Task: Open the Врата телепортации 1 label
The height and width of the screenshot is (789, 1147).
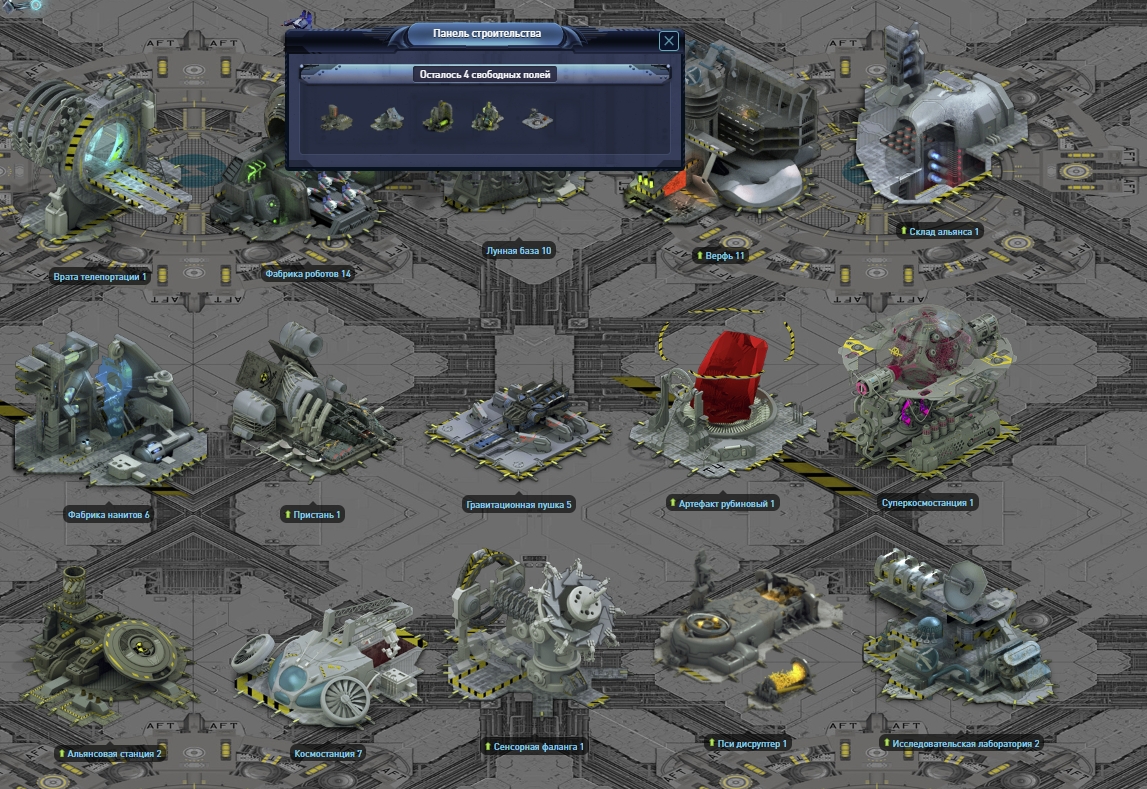Action: pos(100,277)
